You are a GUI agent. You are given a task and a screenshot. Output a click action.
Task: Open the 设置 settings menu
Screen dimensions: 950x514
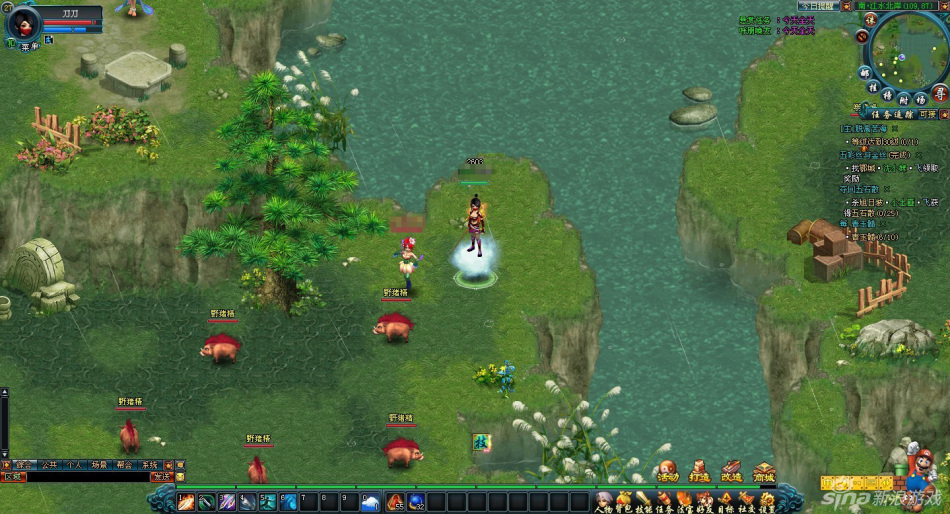[767, 503]
